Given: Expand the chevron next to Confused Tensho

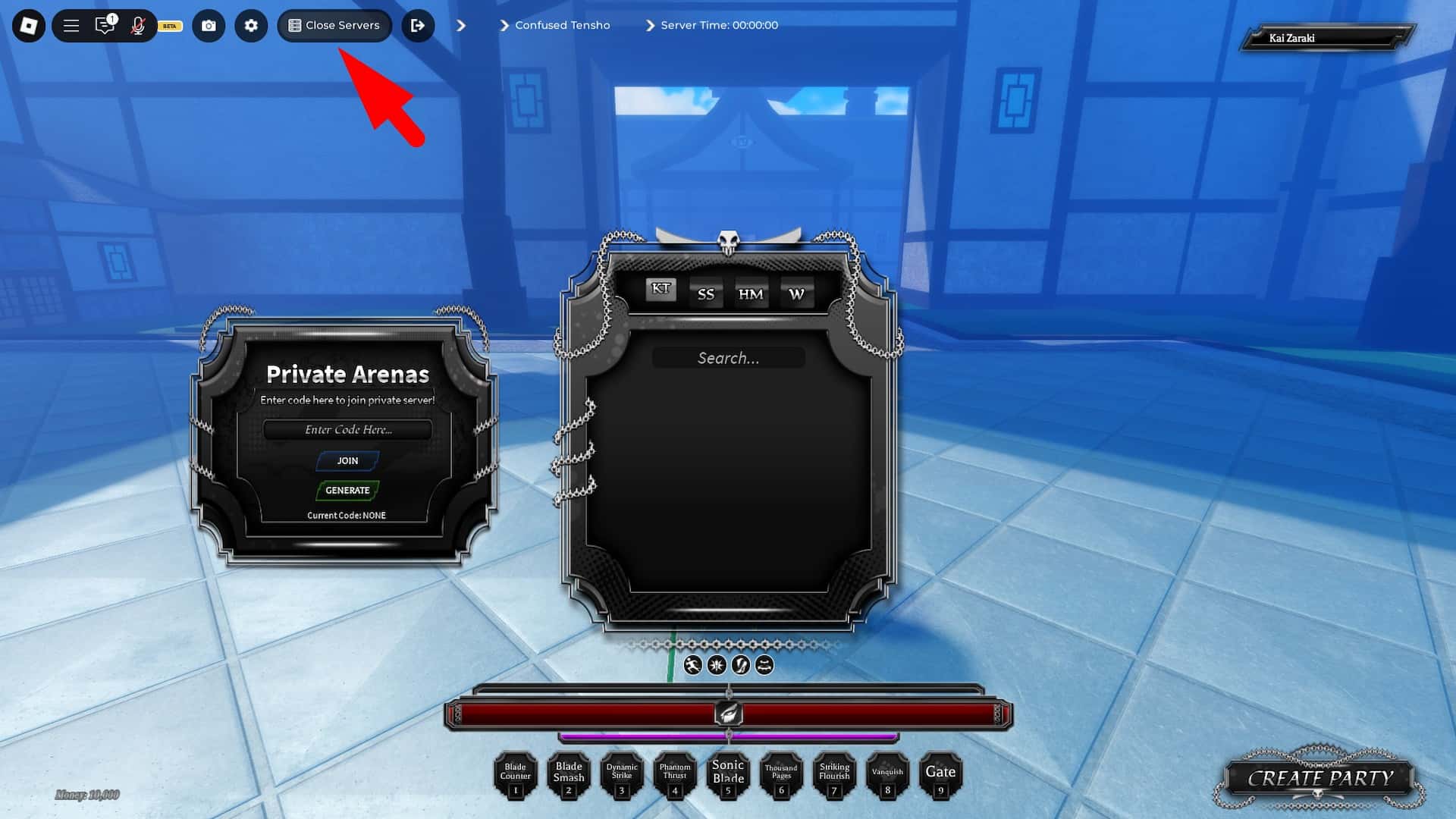Looking at the screenshot, I should (x=505, y=25).
